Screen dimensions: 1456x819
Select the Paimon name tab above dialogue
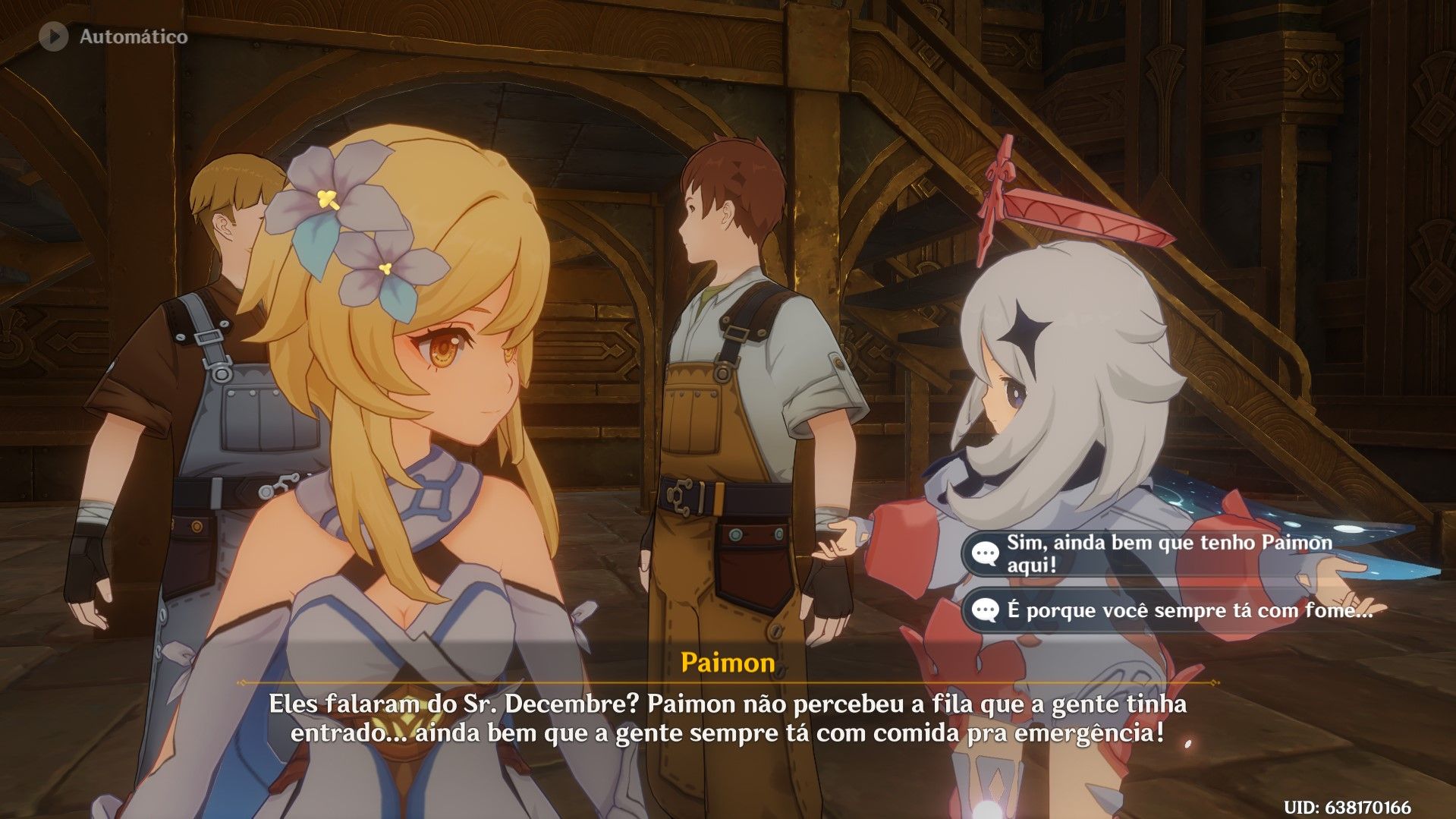pos(726,663)
